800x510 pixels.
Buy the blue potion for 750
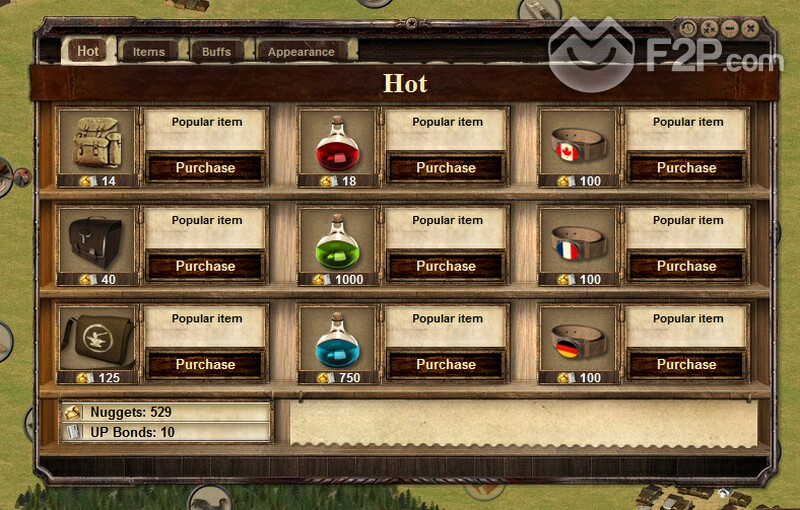pos(446,364)
